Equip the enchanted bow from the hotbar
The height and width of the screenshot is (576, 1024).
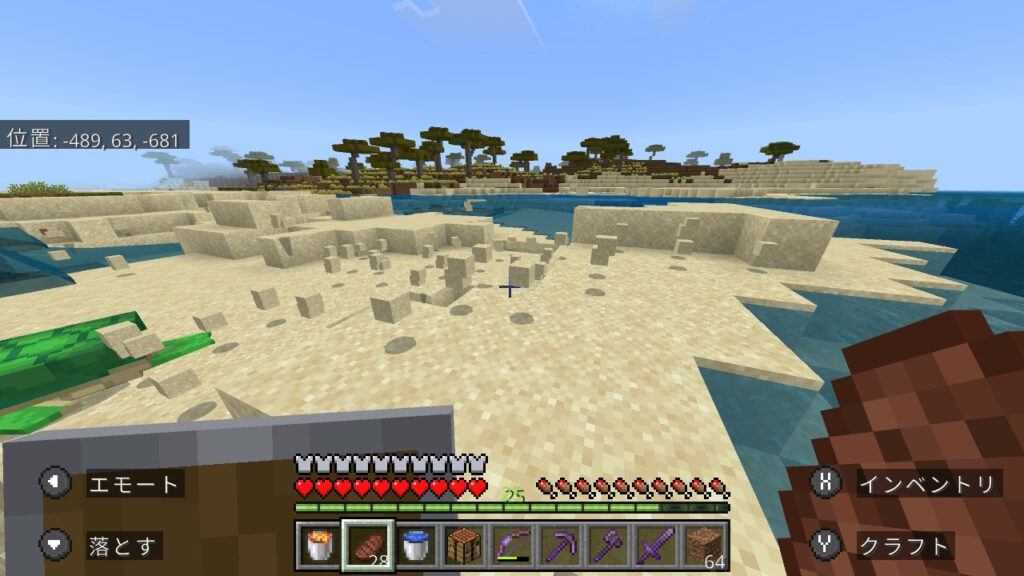[x=513, y=546]
